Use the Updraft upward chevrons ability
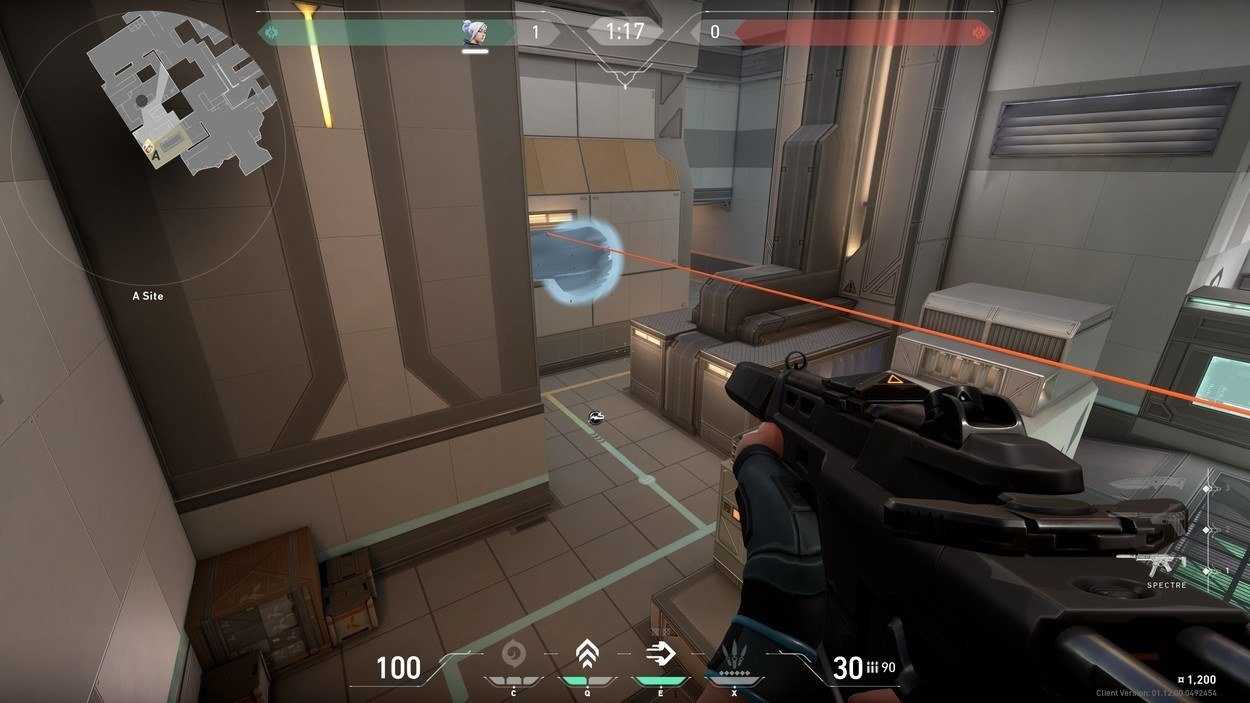Screen dimensions: 1250x703 click(587, 655)
